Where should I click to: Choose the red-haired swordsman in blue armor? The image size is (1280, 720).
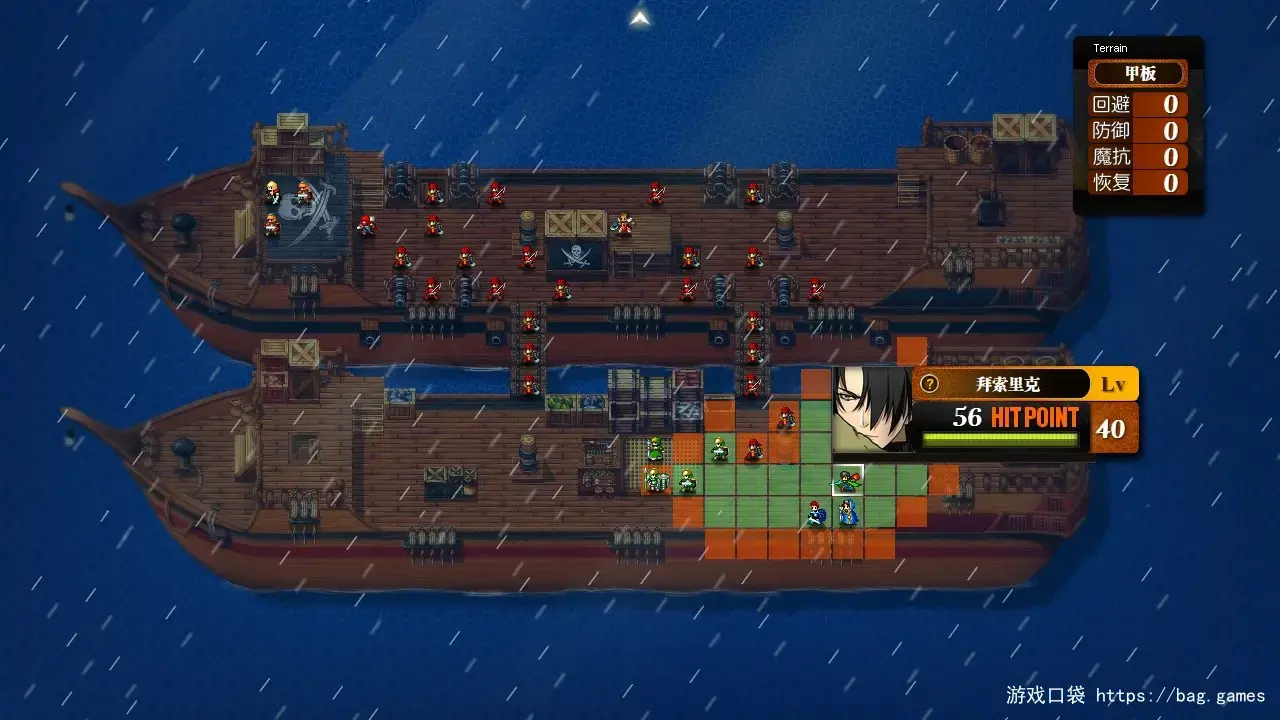(x=817, y=514)
